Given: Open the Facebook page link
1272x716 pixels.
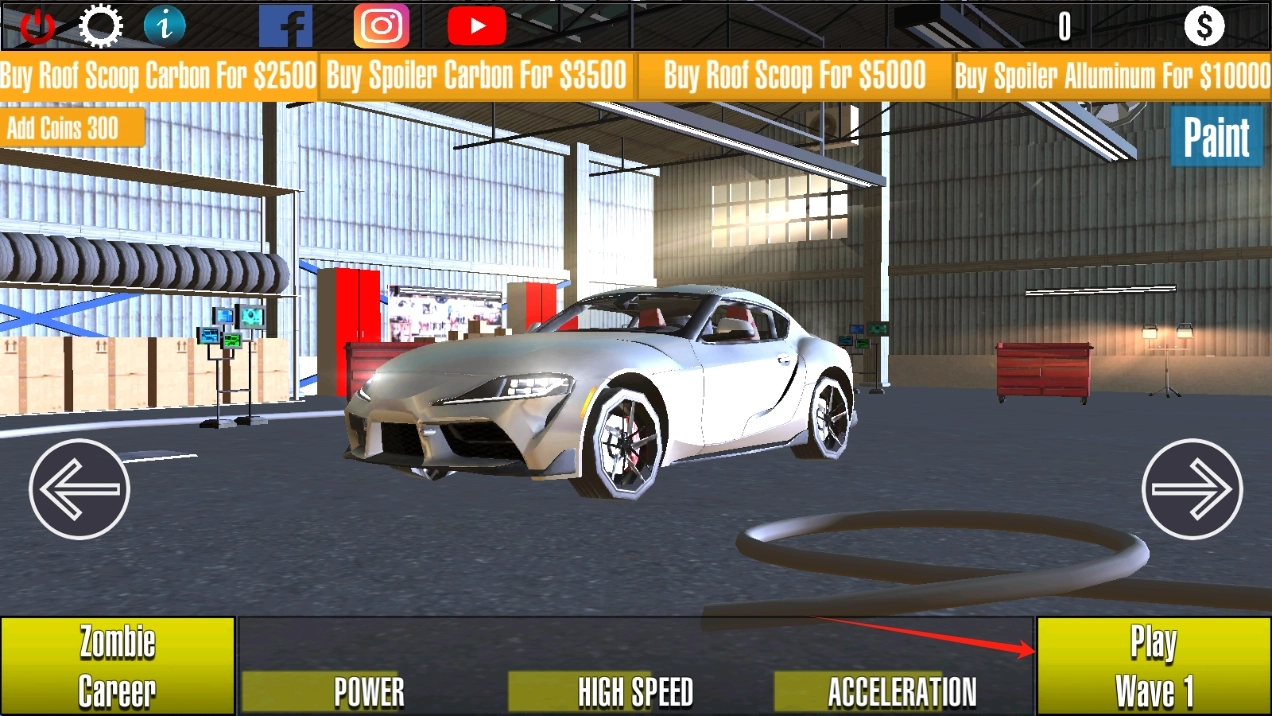Looking at the screenshot, I should click(285, 26).
